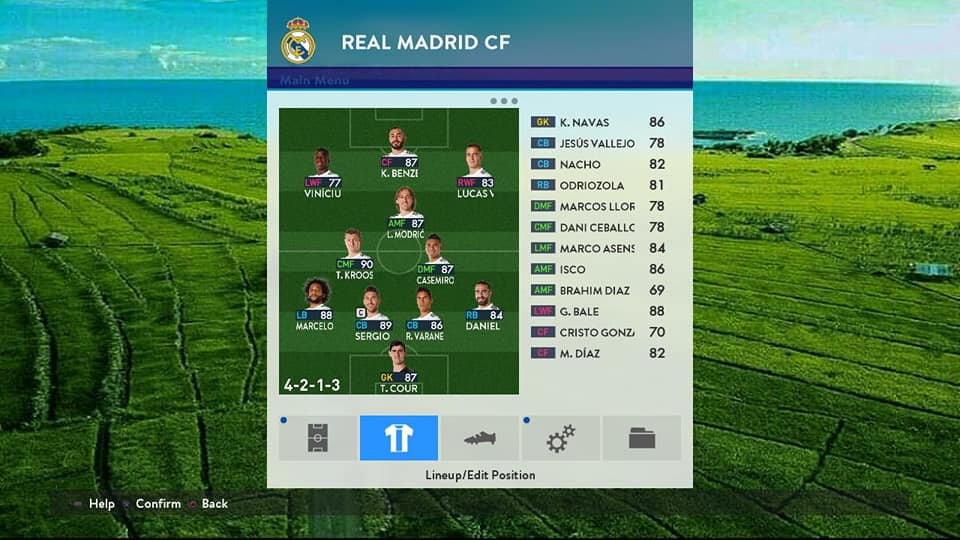Select goalkeeper T. Courtois on the pitch
The height and width of the screenshot is (540, 960).
398,368
